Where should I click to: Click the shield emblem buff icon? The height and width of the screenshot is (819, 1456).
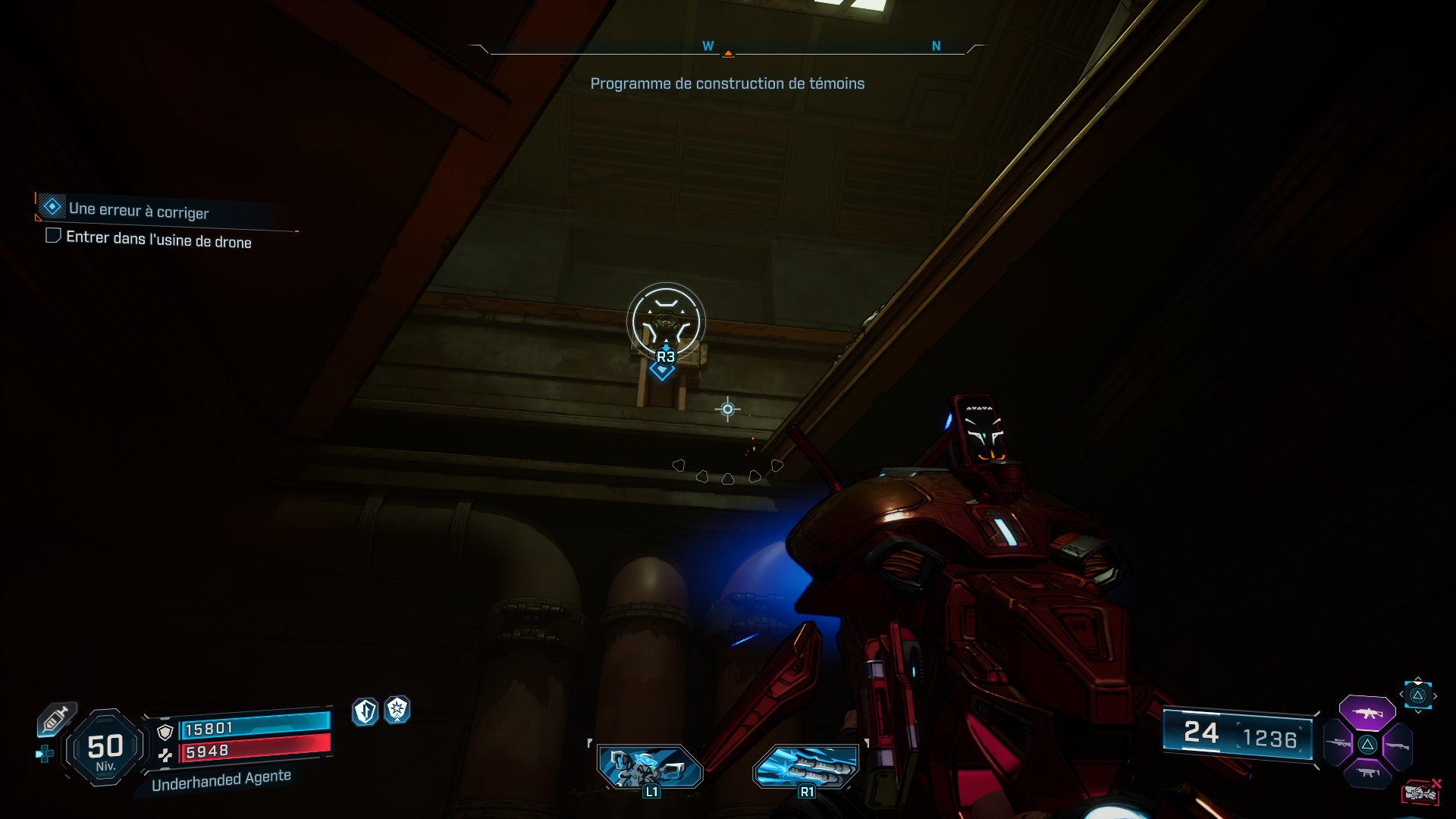[365, 711]
